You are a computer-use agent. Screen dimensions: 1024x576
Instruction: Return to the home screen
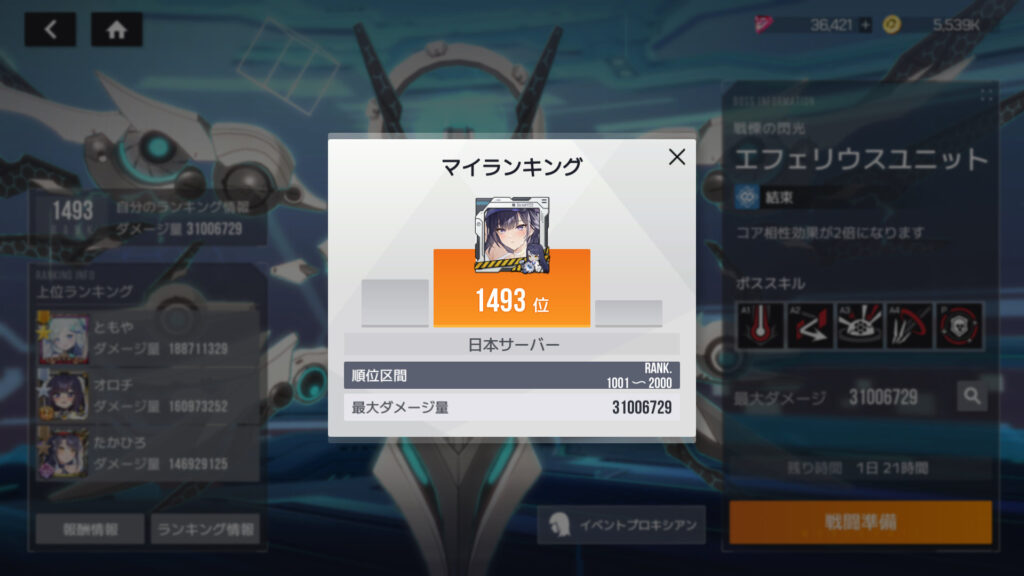[x=116, y=30]
